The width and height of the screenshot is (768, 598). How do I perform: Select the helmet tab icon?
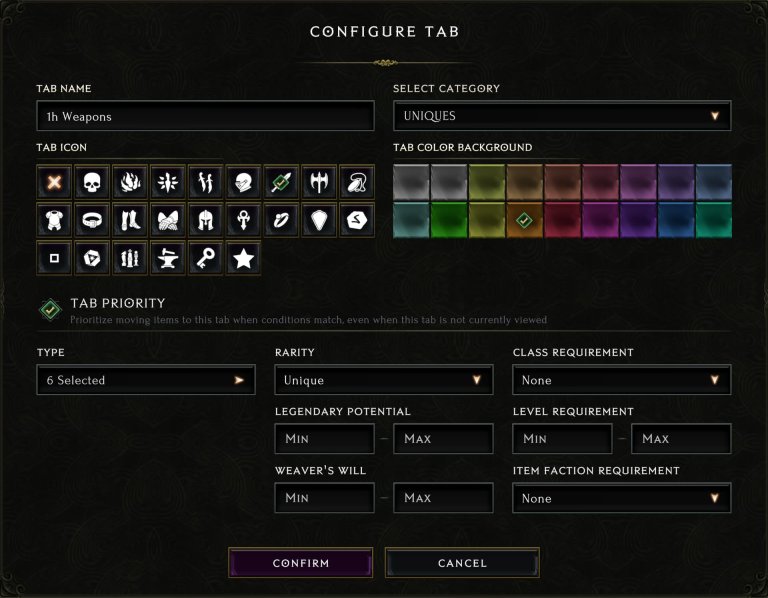(x=205, y=221)
